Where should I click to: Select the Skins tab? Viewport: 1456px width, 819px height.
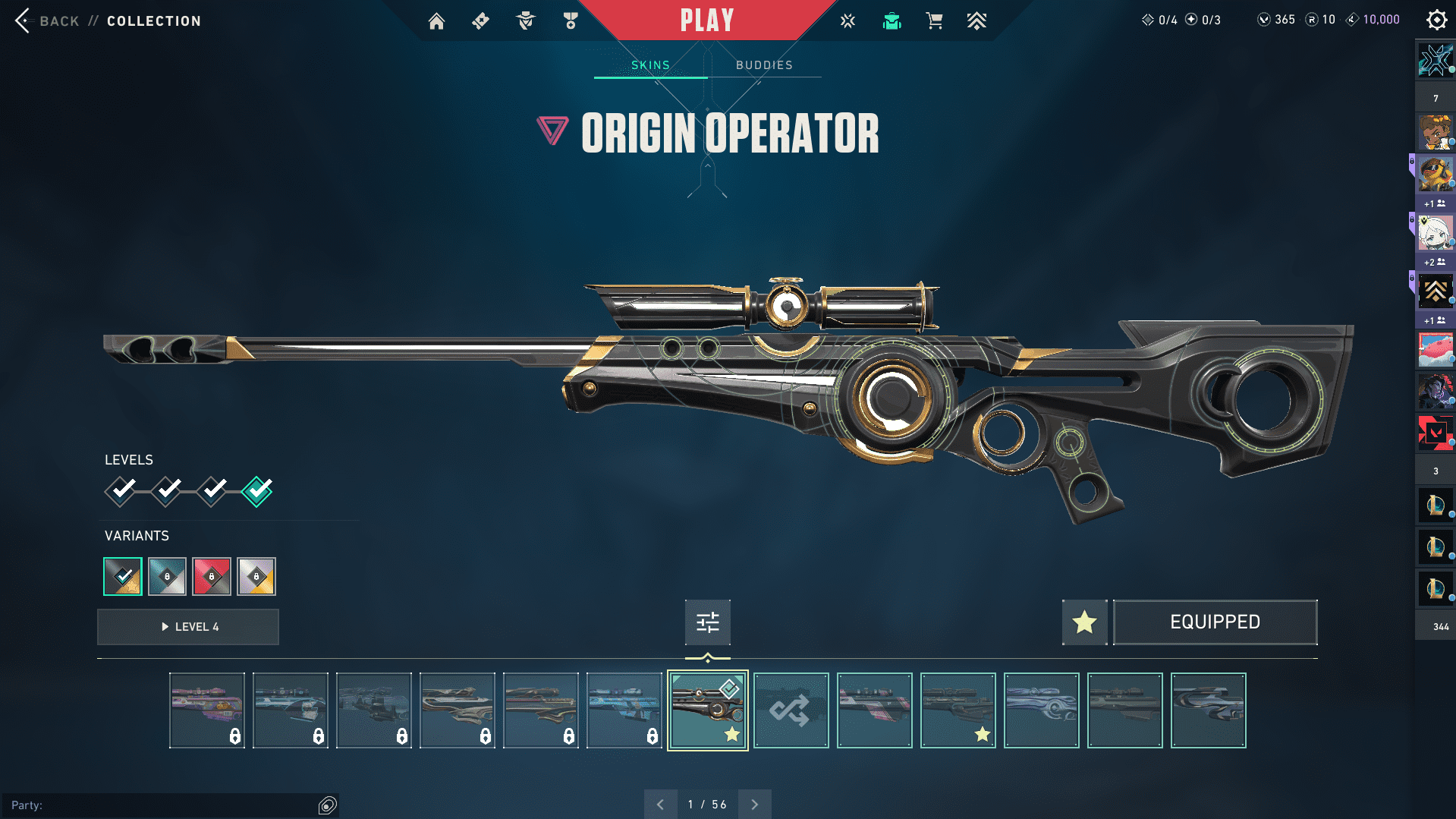pos(650,65)
